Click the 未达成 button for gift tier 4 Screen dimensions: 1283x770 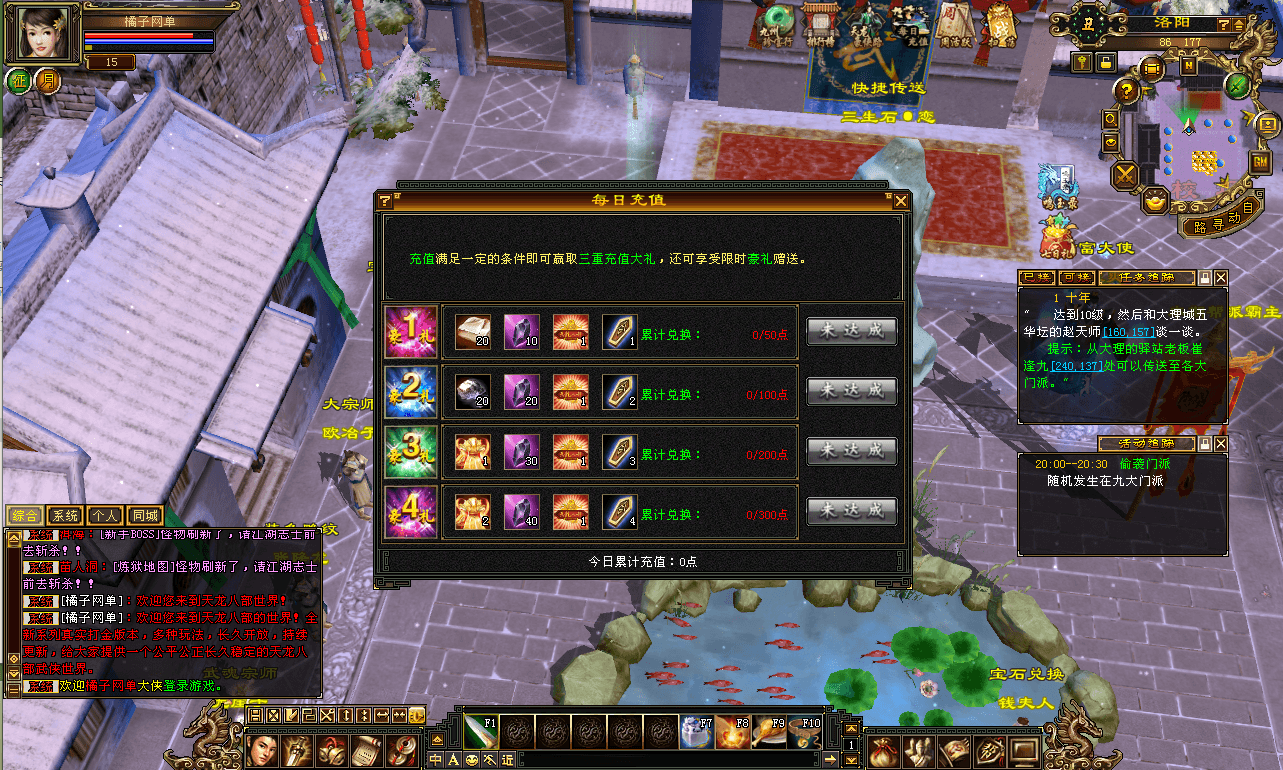851,510
